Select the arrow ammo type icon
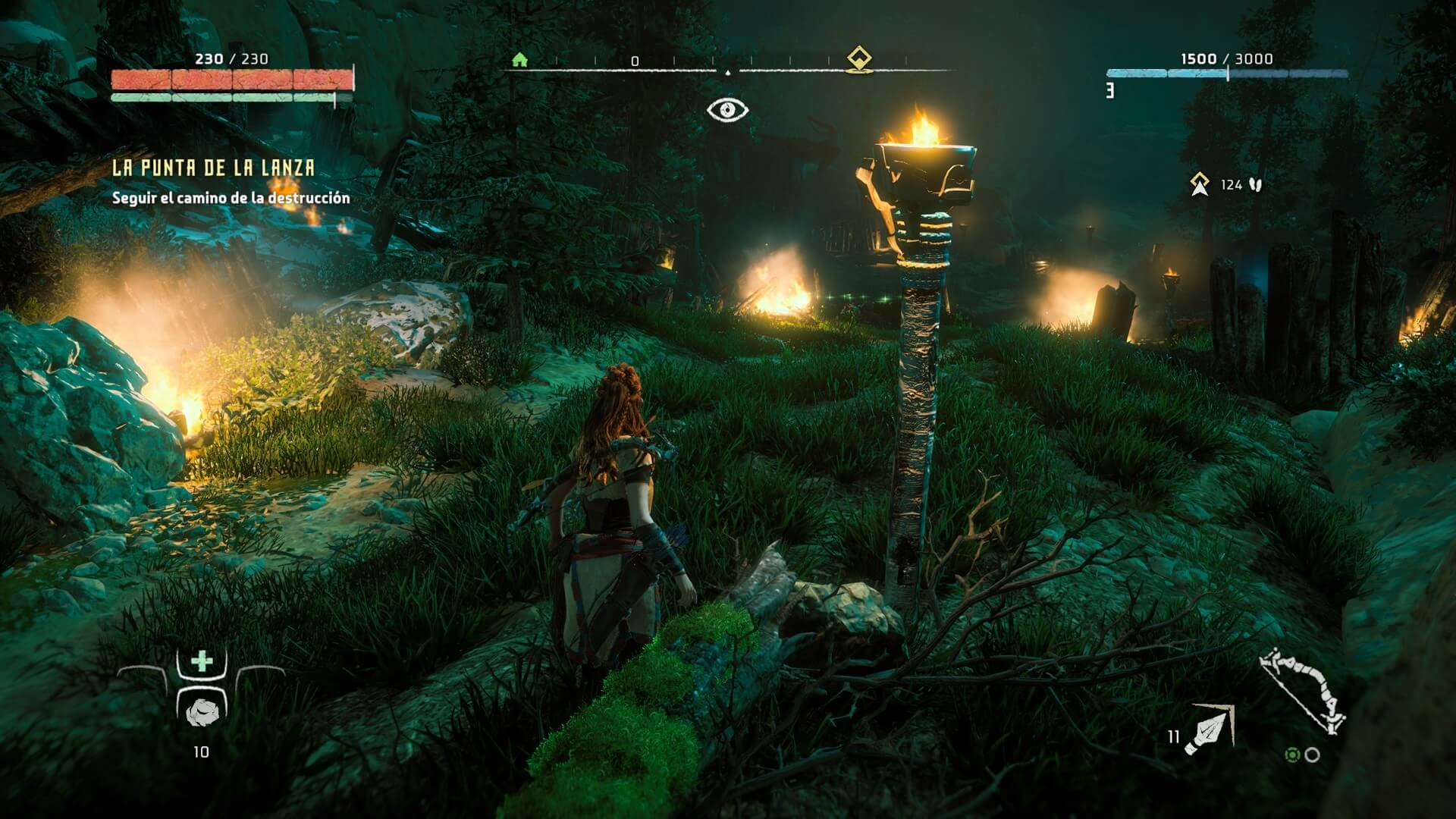This screenshot has height=819, width=1456. click(1211, 730)
